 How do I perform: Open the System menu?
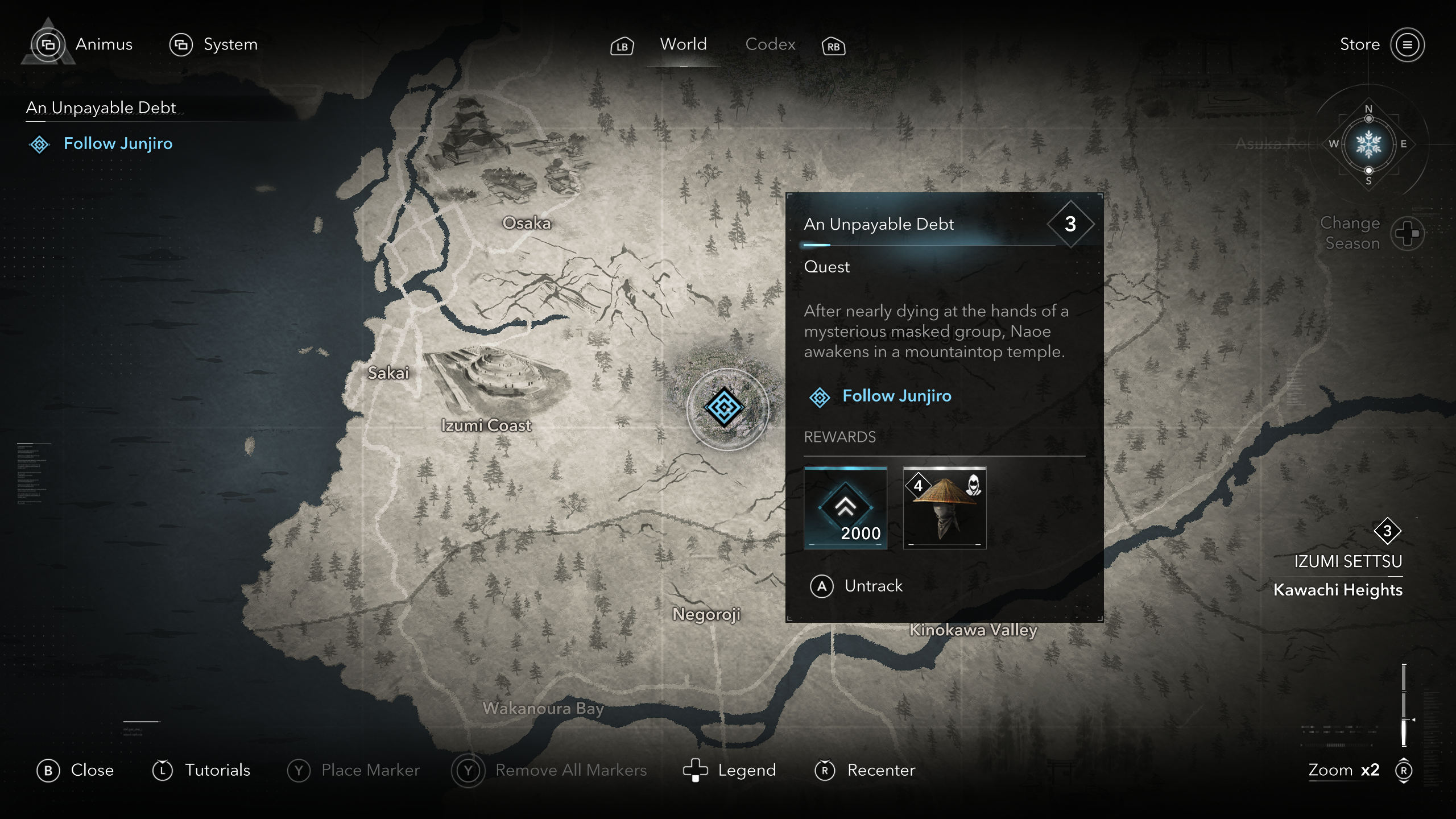(230, 44)
